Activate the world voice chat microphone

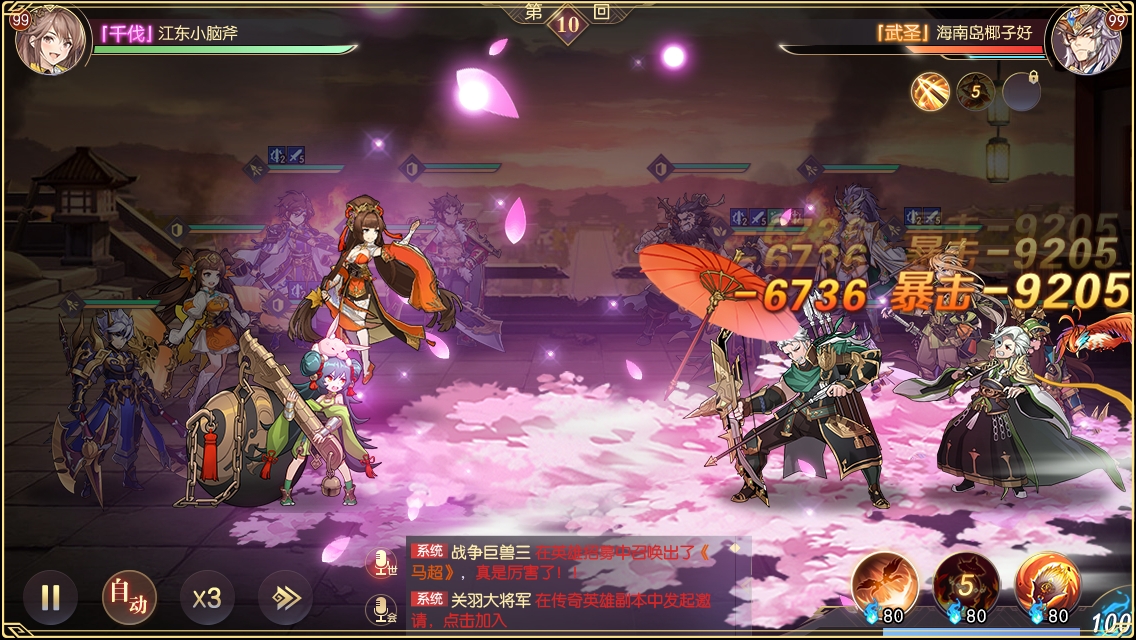[x=381, y=564]
